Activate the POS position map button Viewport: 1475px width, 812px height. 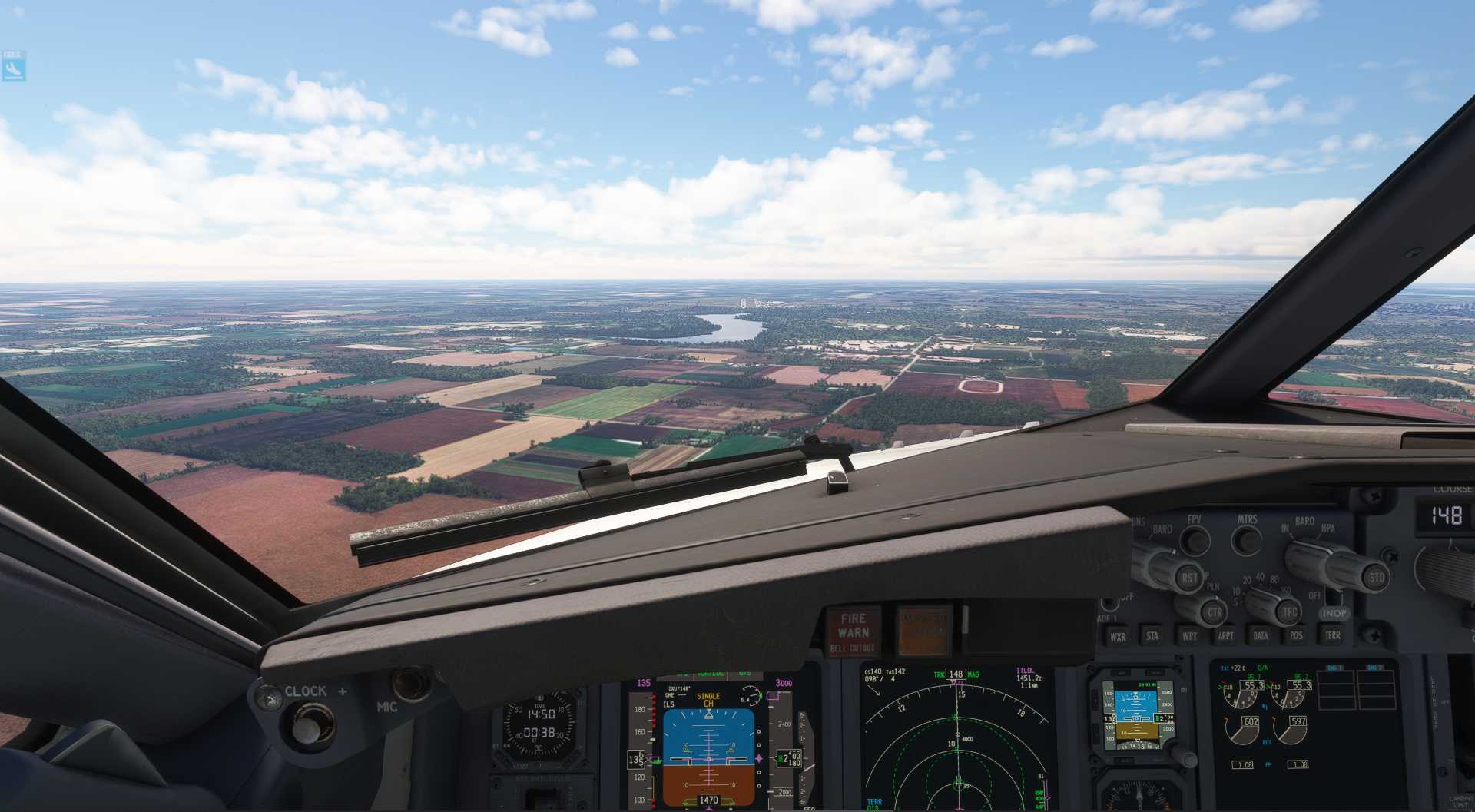[x=1296, y=635]
